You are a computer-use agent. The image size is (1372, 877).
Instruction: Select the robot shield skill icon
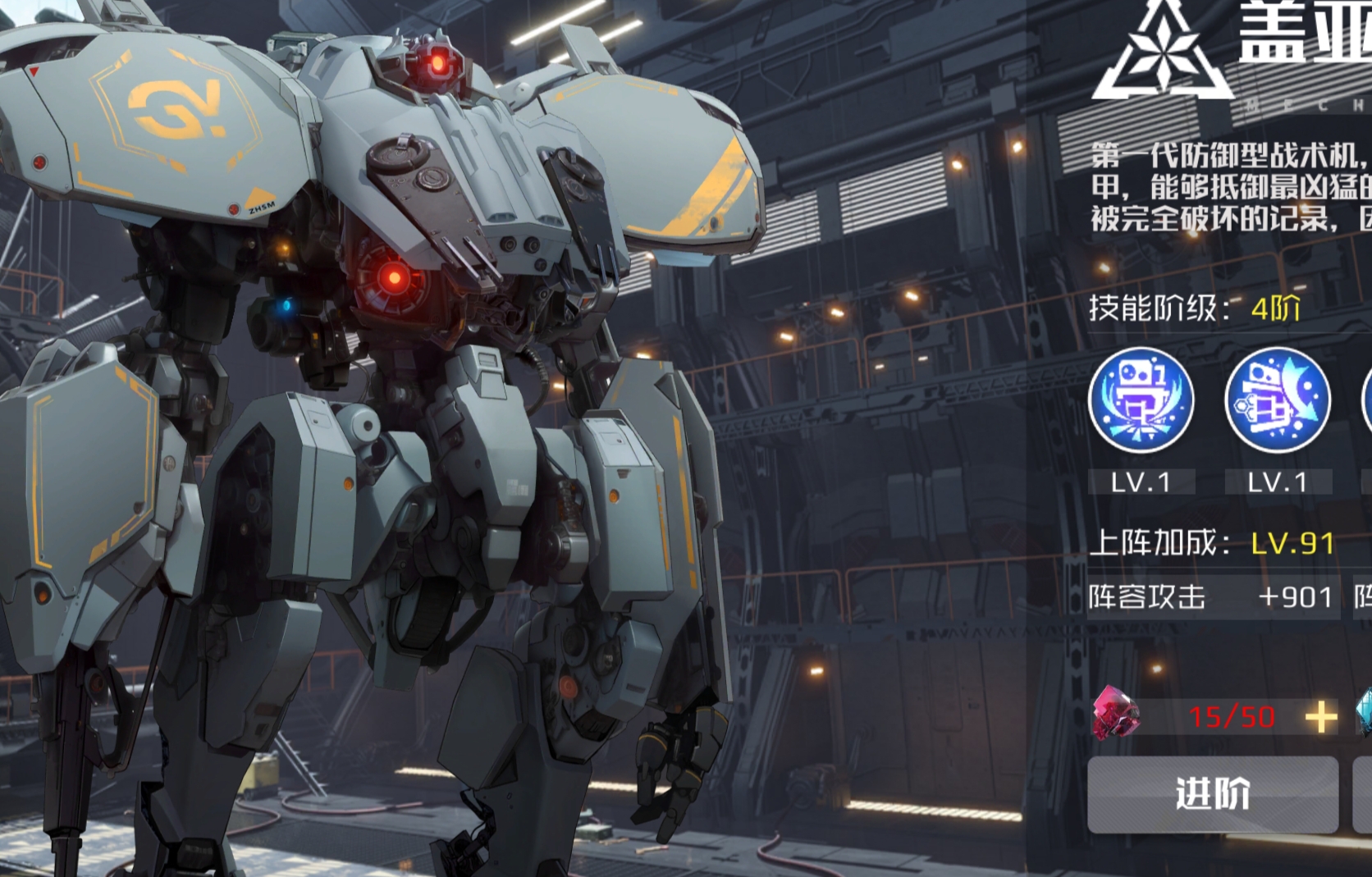[x=1141, y=400]
